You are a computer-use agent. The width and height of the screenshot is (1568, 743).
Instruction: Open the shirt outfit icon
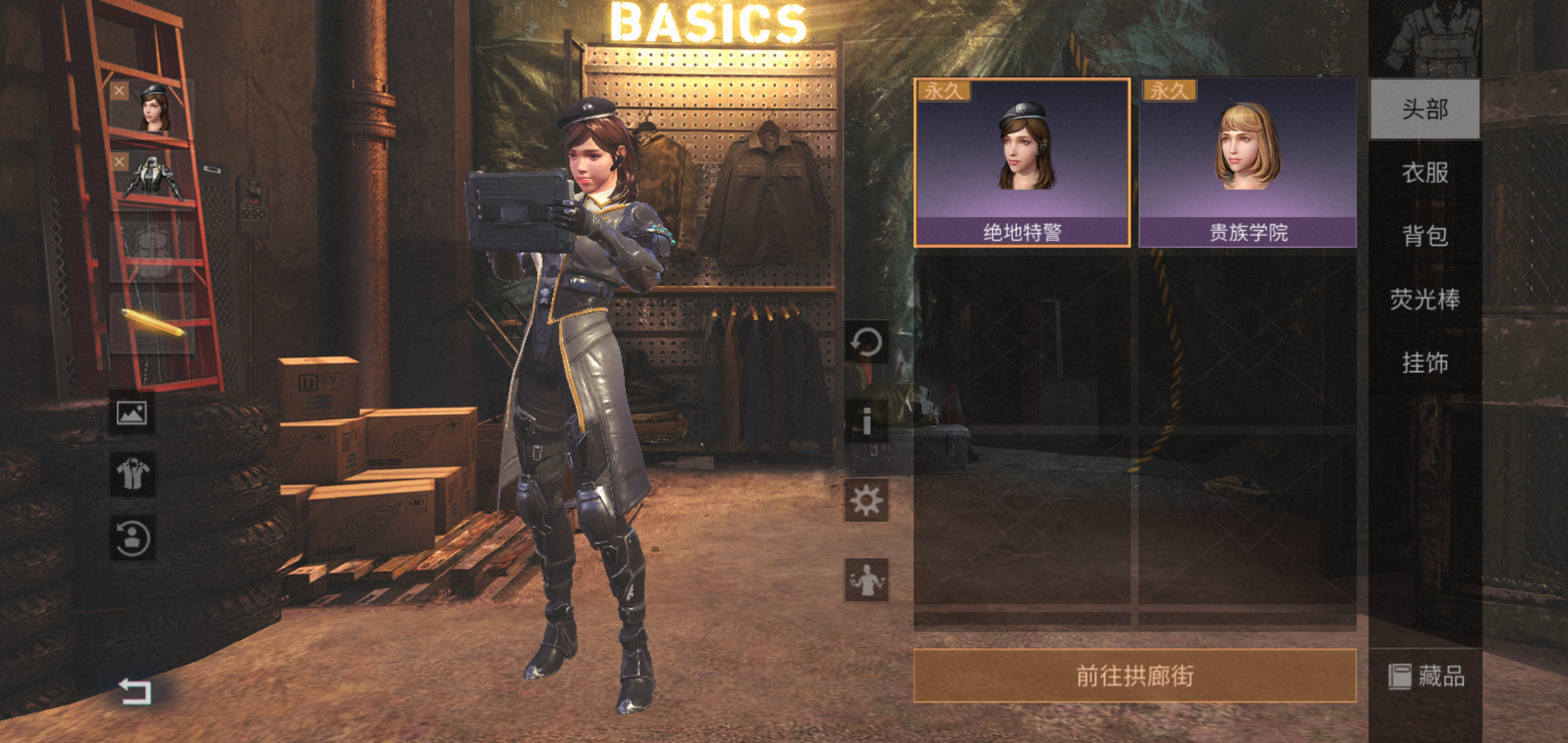[132, 474]
